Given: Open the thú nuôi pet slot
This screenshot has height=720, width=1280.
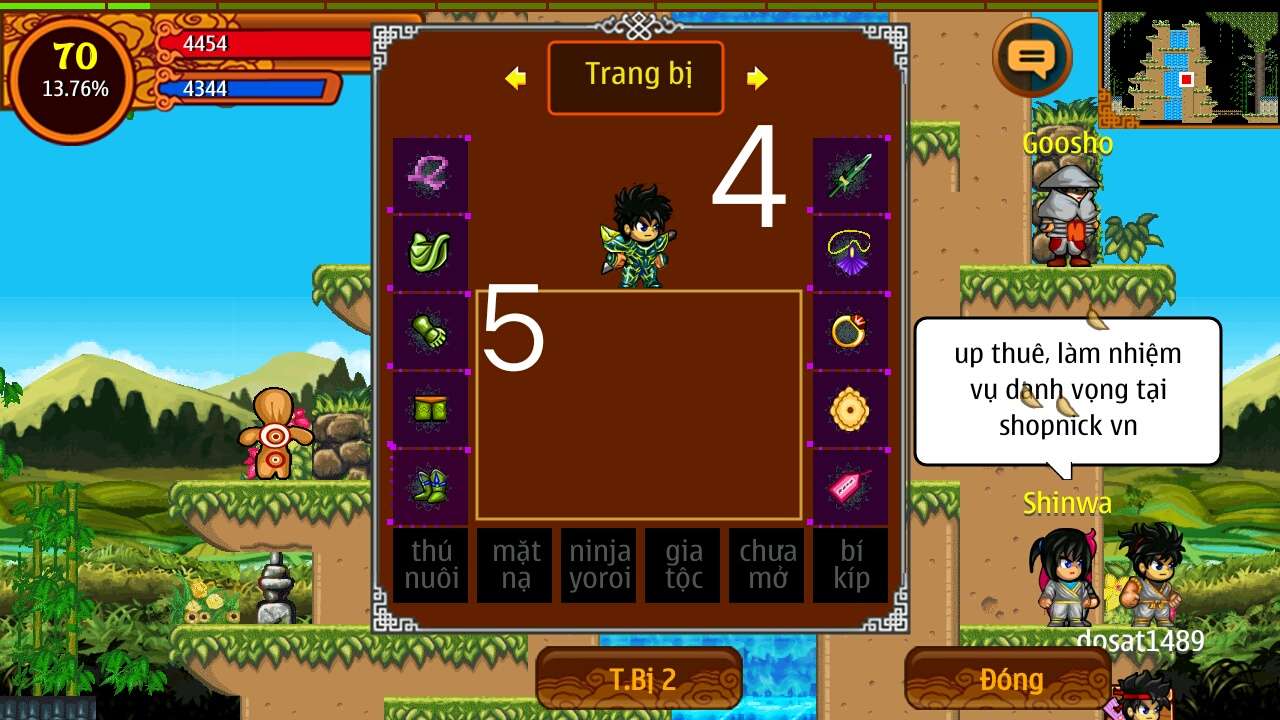Looking at the screenshot, I should (430, 565).
